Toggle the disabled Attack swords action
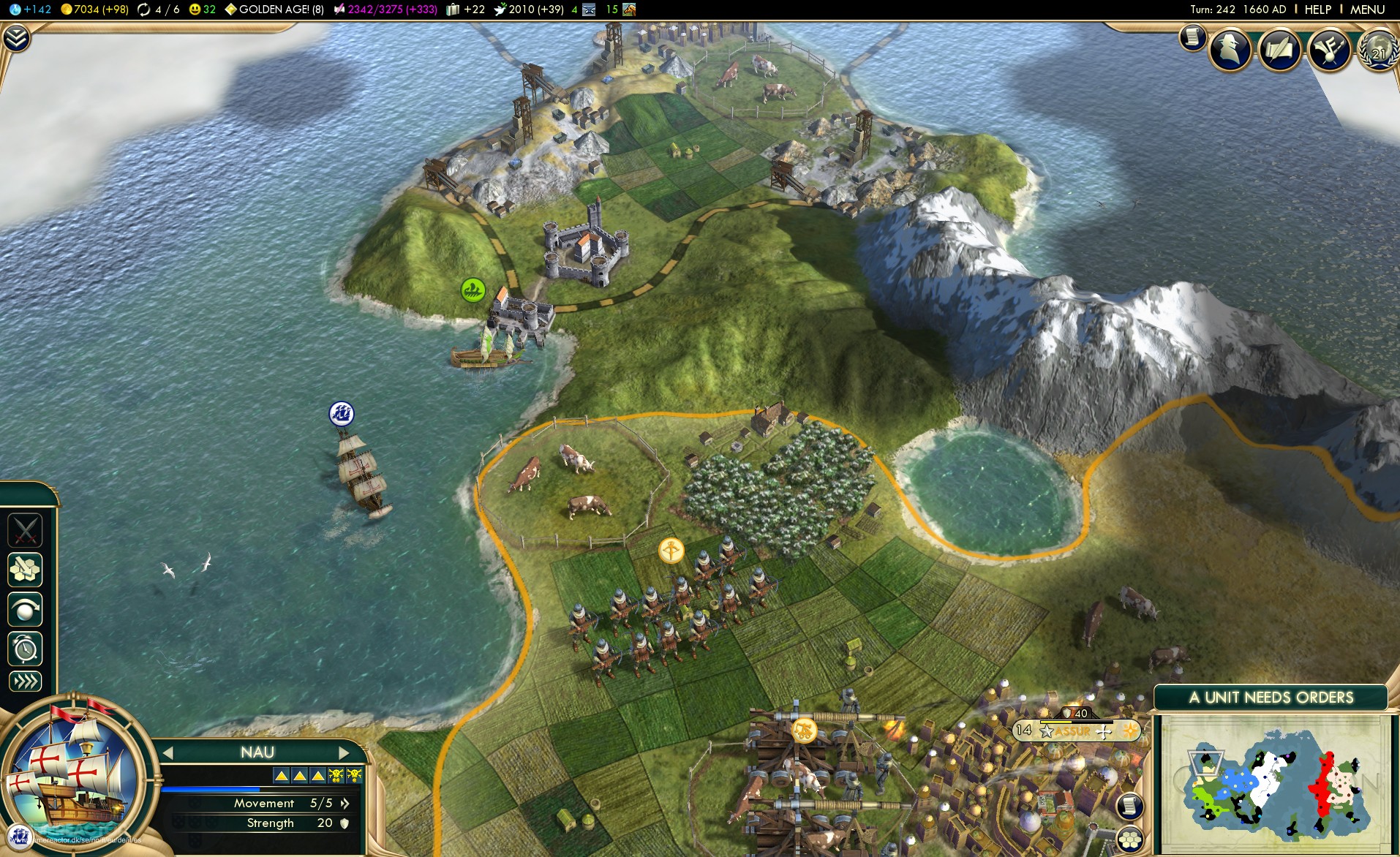This screenshot has width=1400, height=857. click(x=25, y=530)
